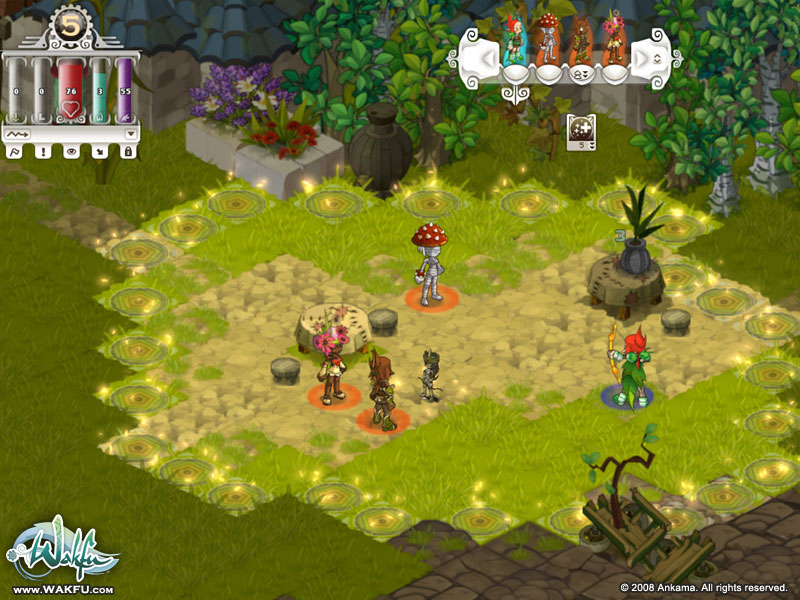Click the zigzag arrow movement icon
The height and width of the screenshot is (600, 800).
(x=17, y=133)
